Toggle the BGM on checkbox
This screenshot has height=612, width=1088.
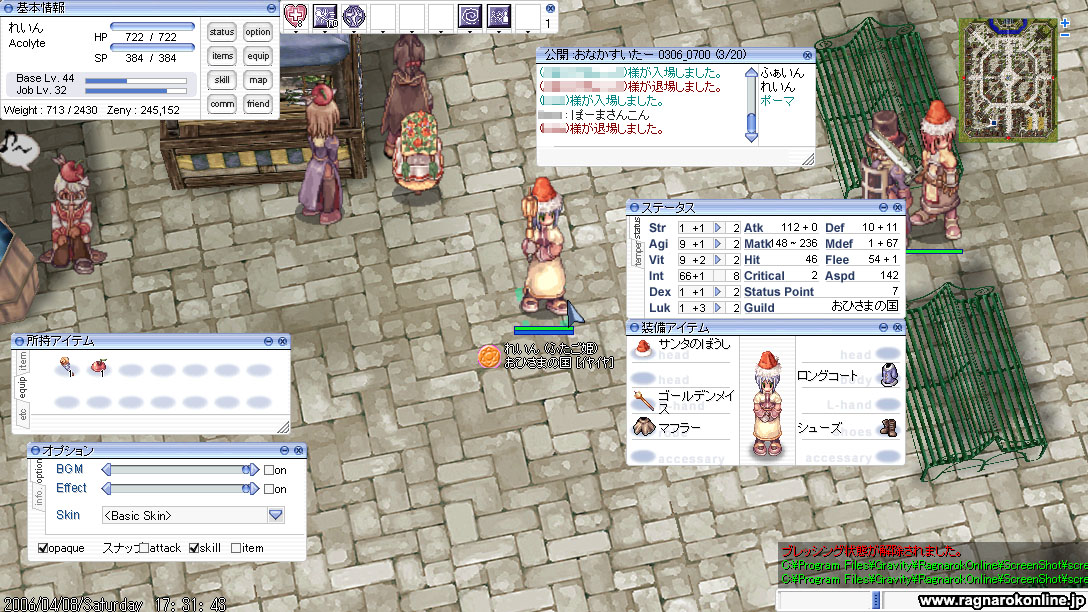coord(268,470)
